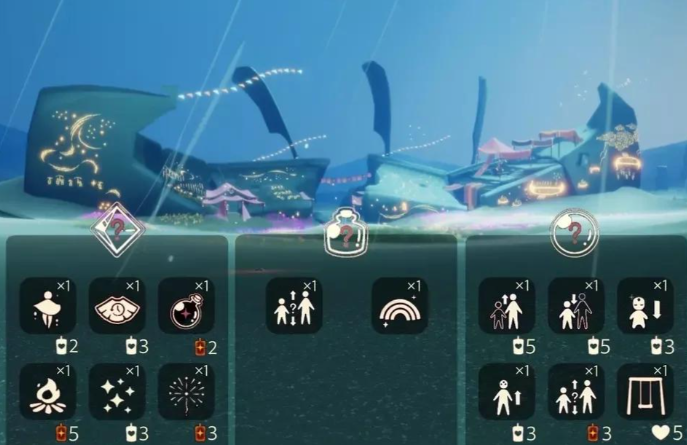Viewport: 687px width, 445px height.
Task: Select the free random size spell in middle panel
Action: 294,305
